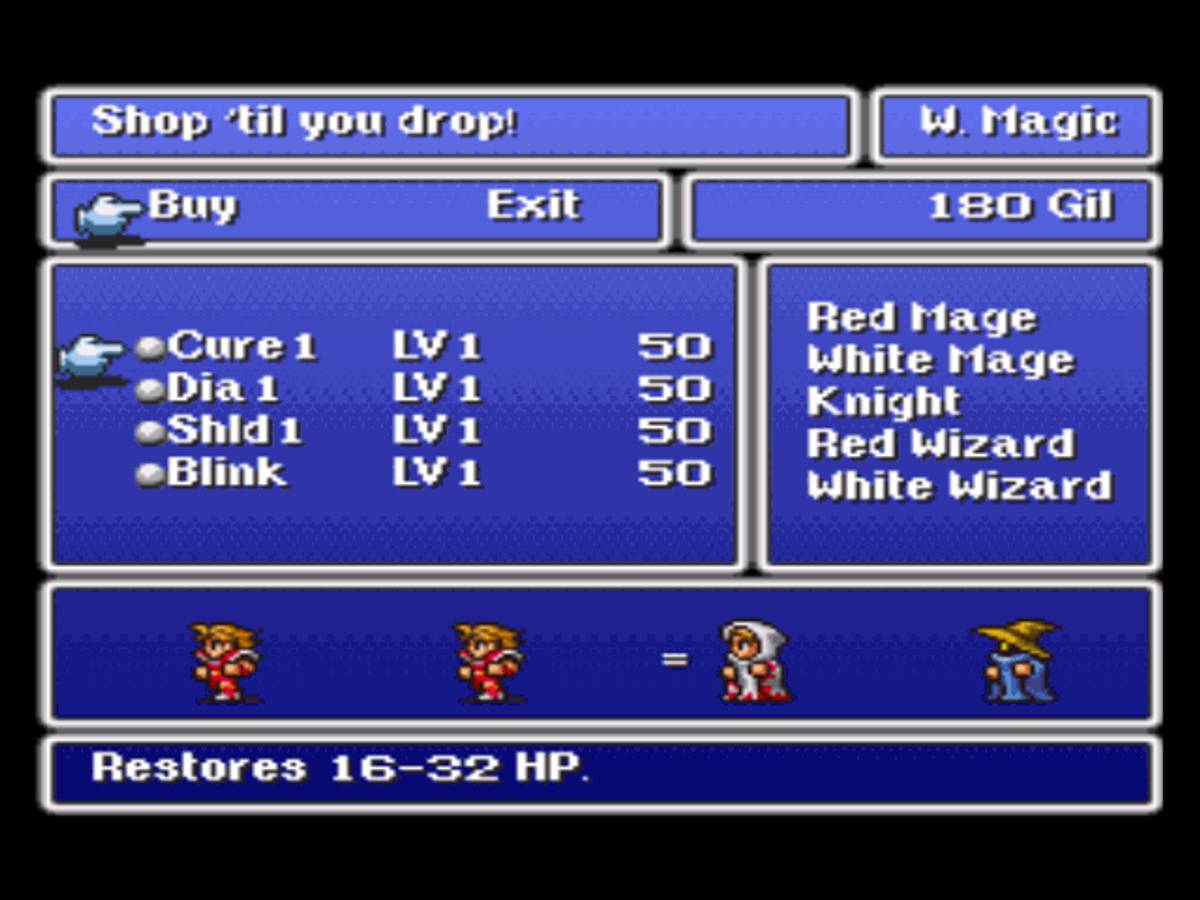This screenshot has height=900, width=1200.
Task: Choose Exit to leave the shop
Action: [533, 206]
